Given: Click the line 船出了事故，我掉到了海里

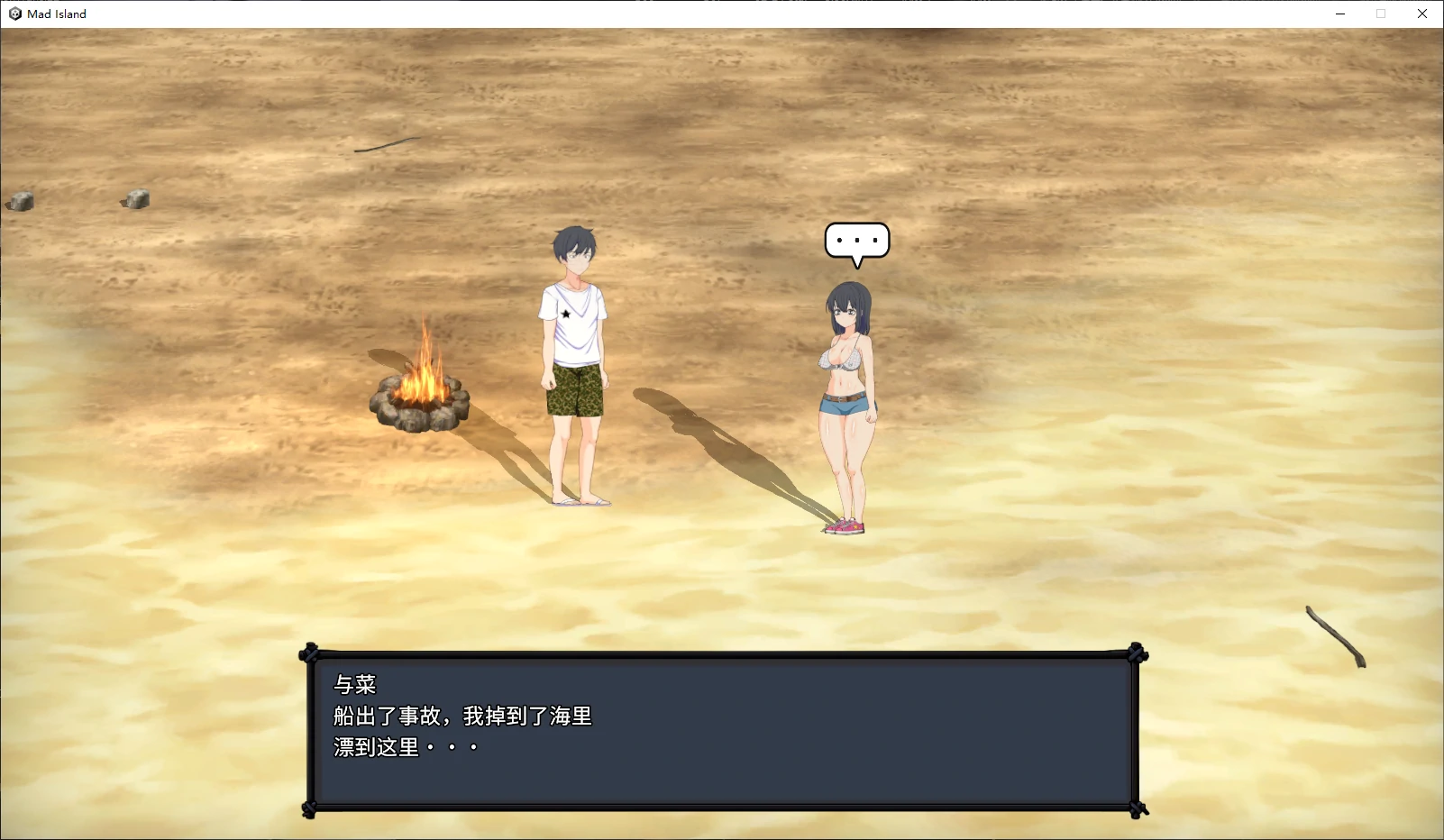Looking at the screenshot, I should click(x=464, y=717).
